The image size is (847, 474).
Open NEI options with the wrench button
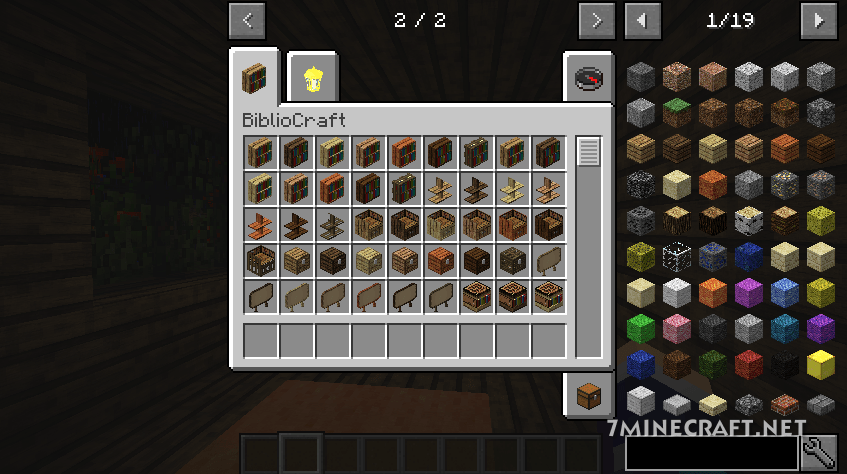coord(821,453)
